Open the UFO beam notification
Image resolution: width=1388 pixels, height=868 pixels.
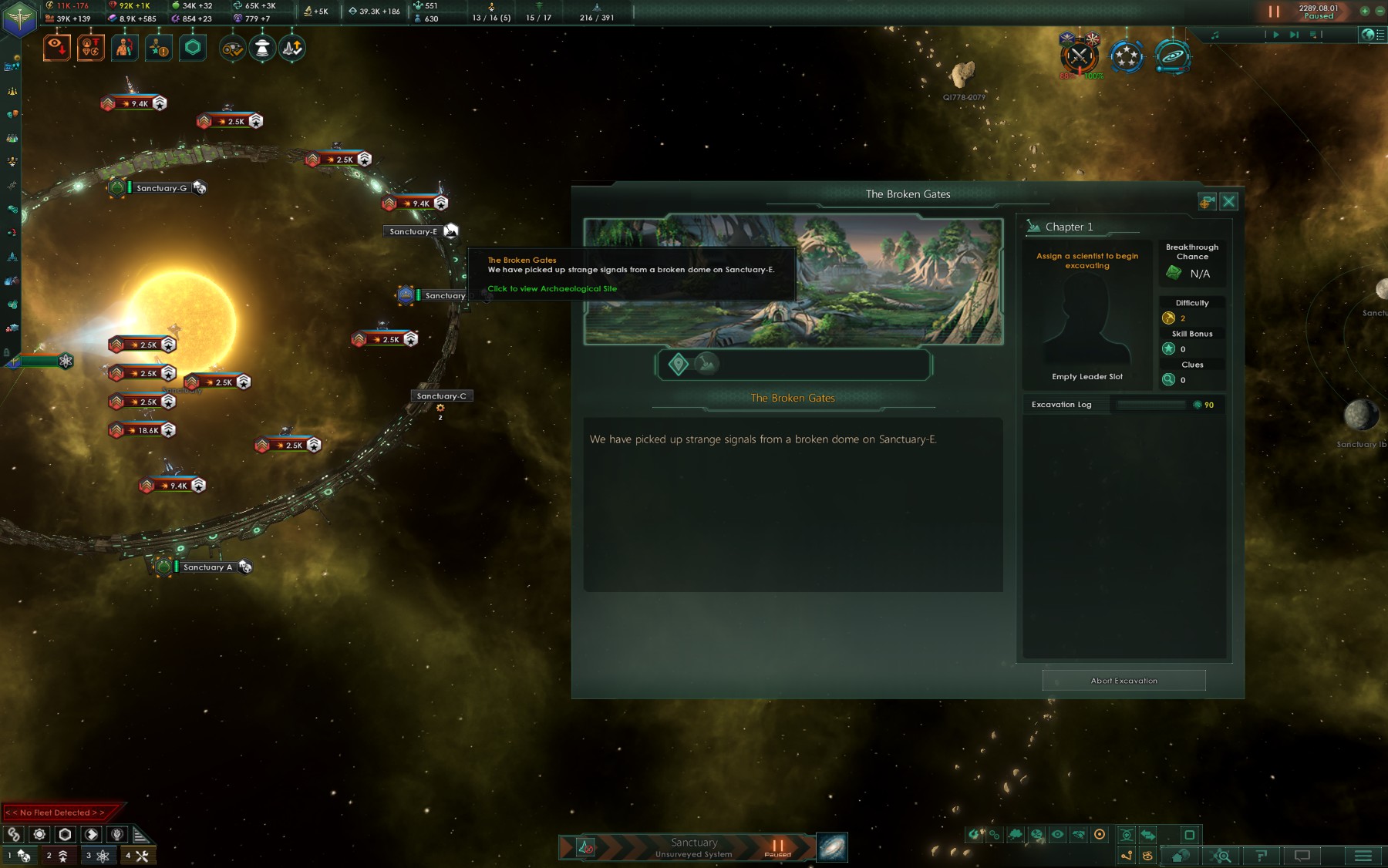click(x=262, y=48)
